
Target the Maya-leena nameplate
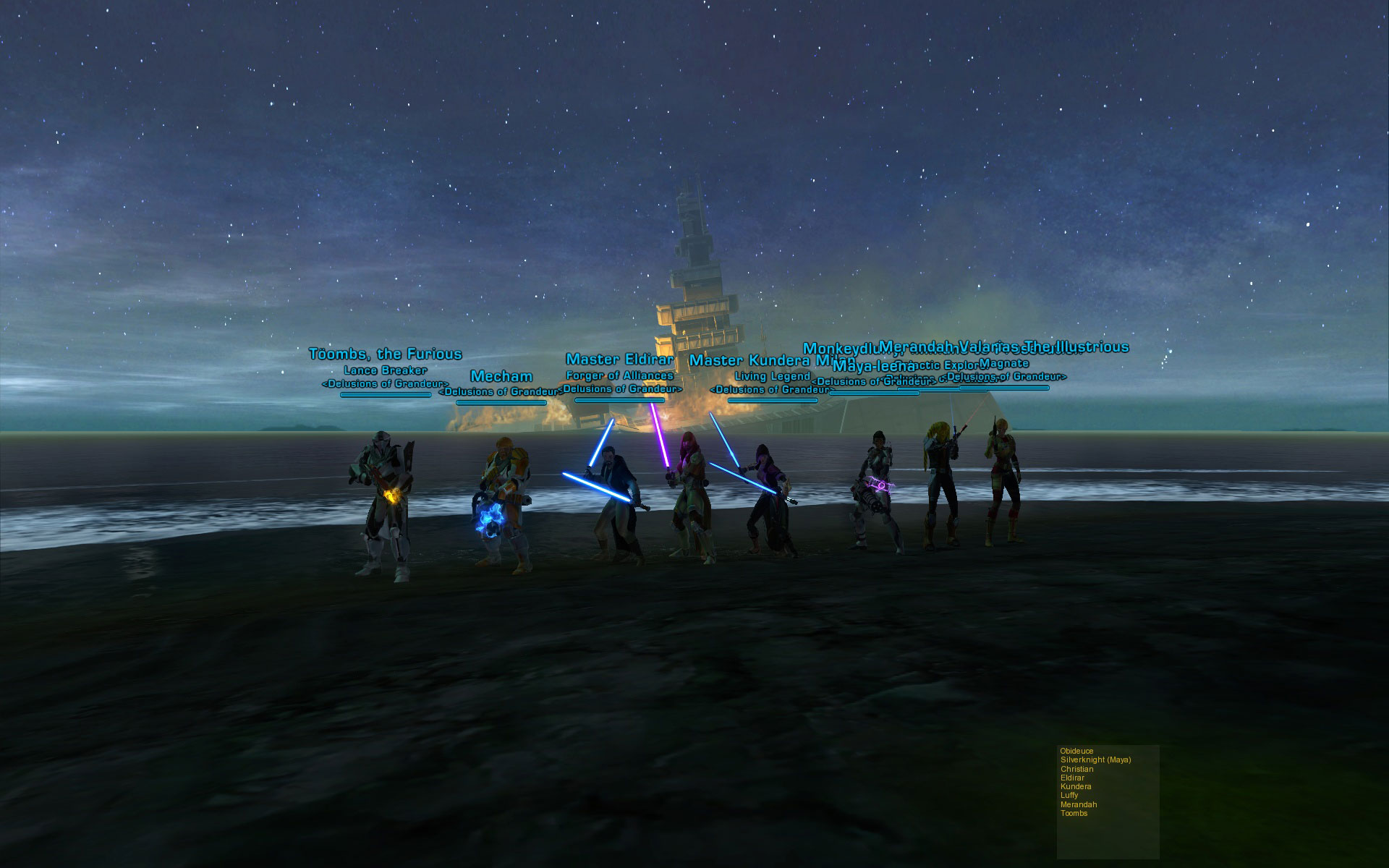[872, 366]
